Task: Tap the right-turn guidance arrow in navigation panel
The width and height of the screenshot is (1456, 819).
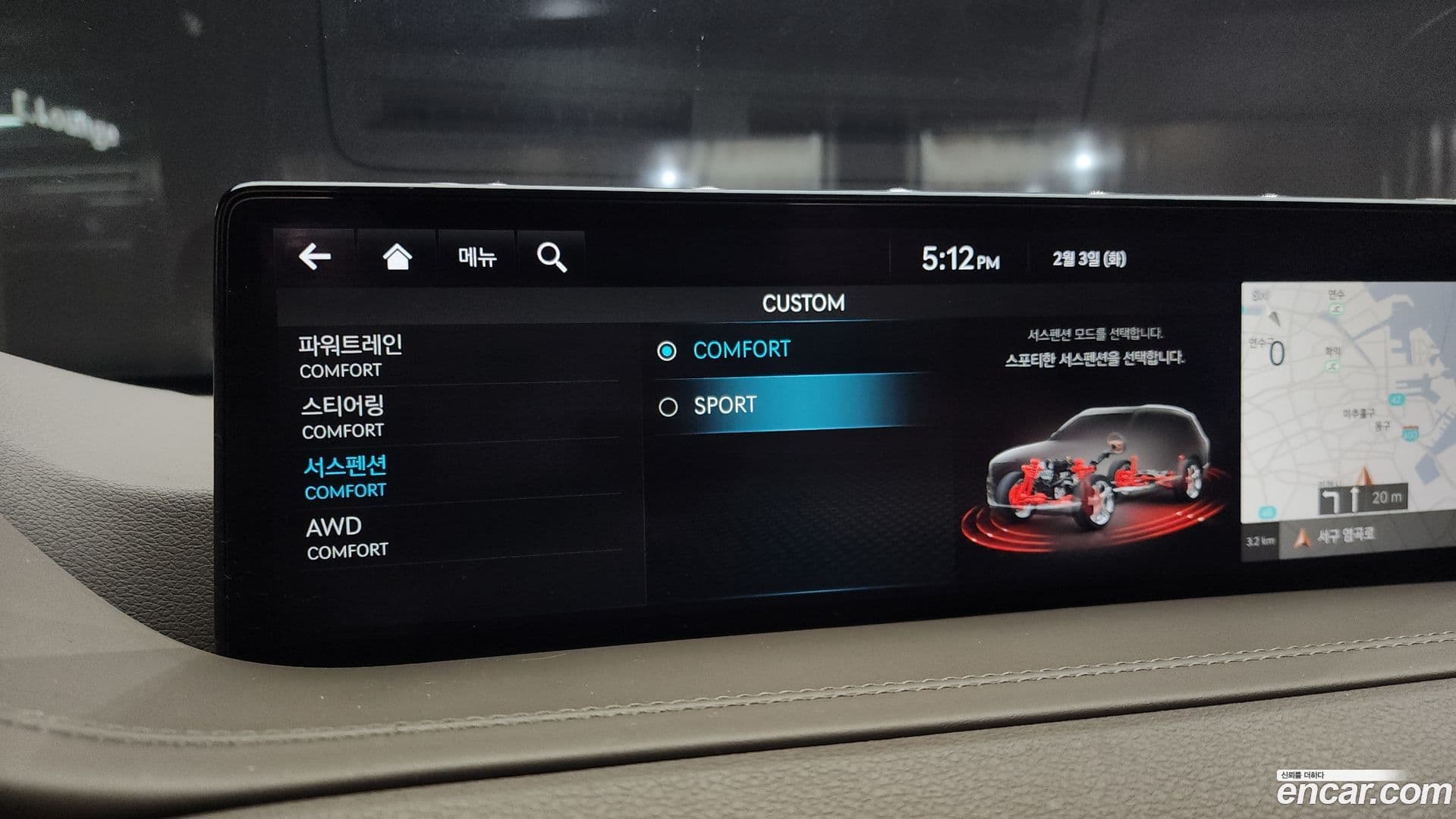Action: (x=1332, y=497)
